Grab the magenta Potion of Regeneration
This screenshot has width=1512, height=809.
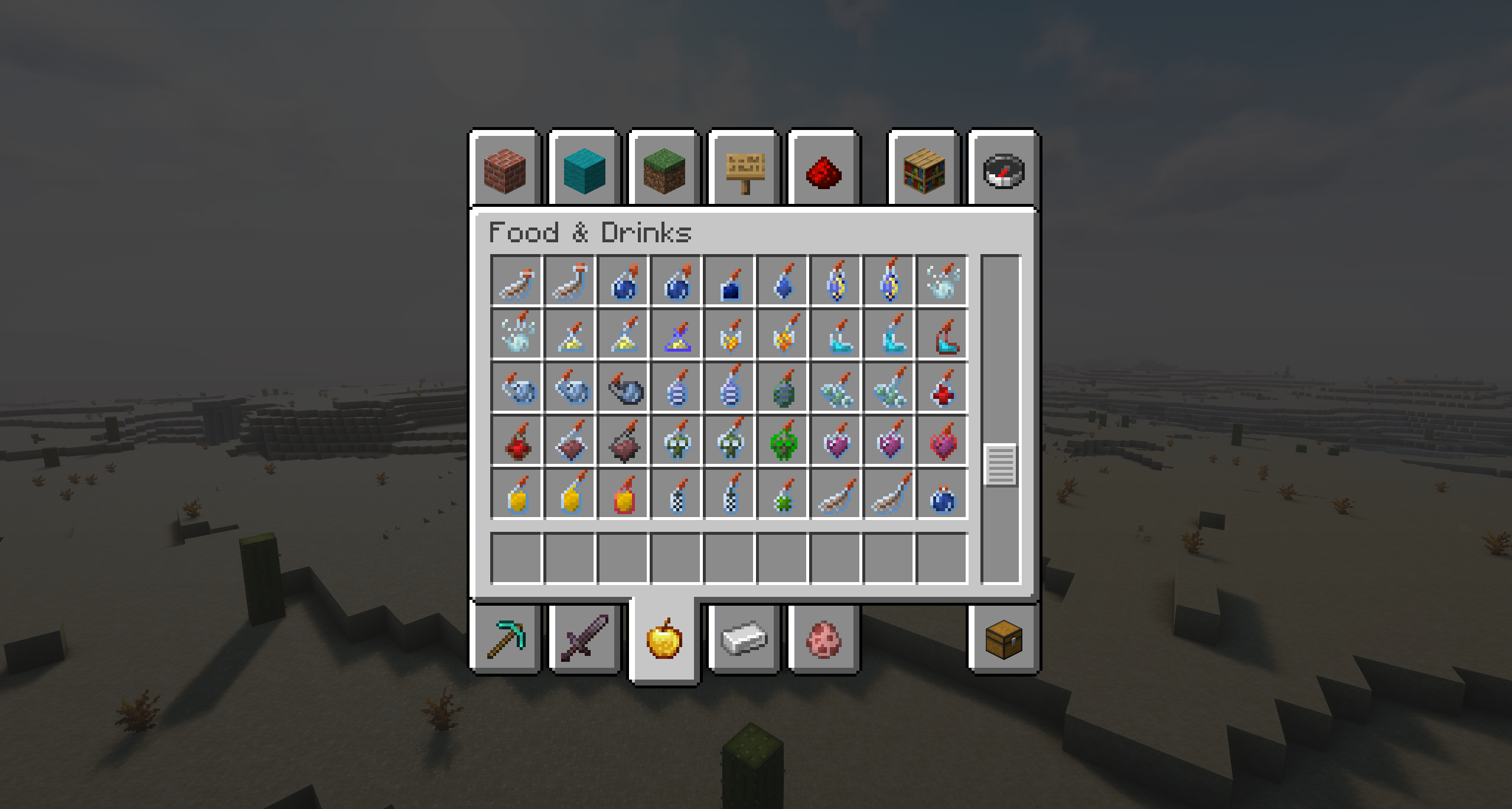pyautogui.click(x=837, y=438)
